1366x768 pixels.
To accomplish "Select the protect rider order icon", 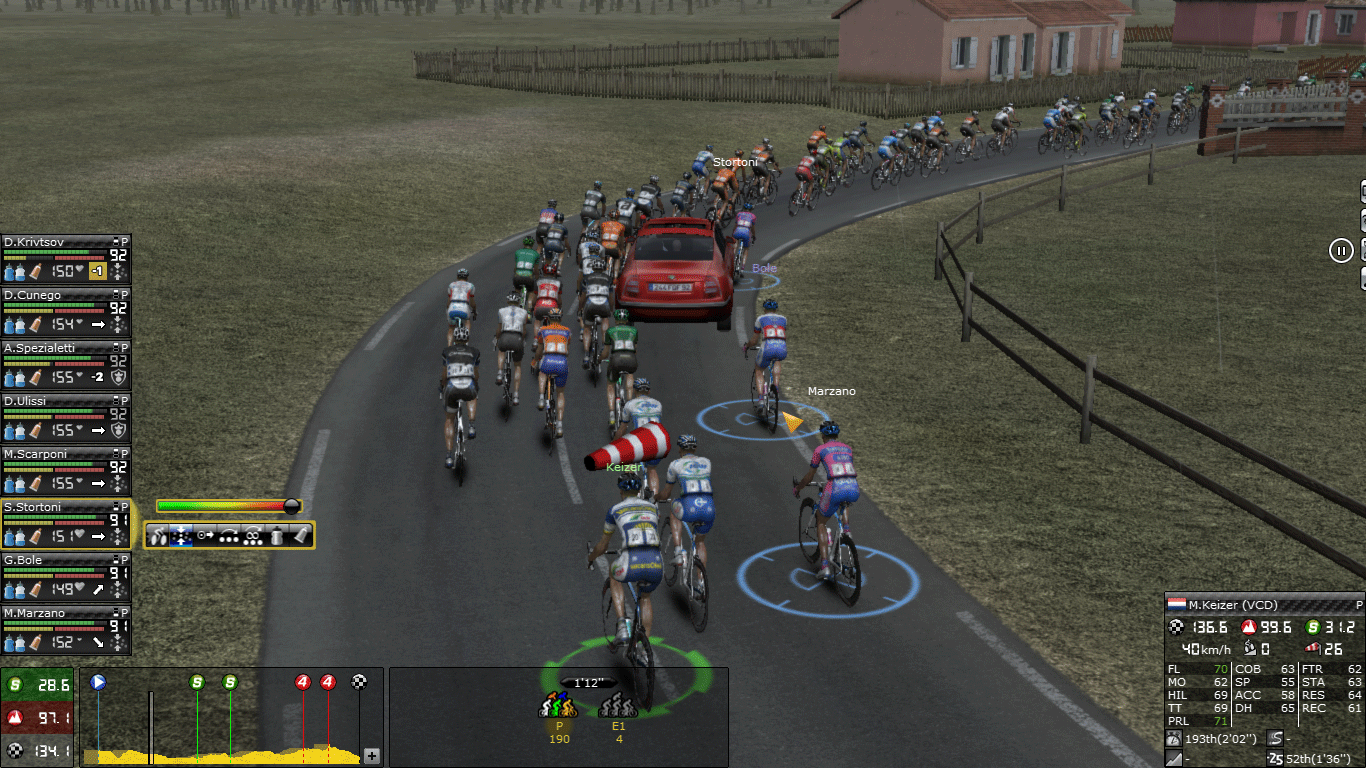I will click(254, 536).
